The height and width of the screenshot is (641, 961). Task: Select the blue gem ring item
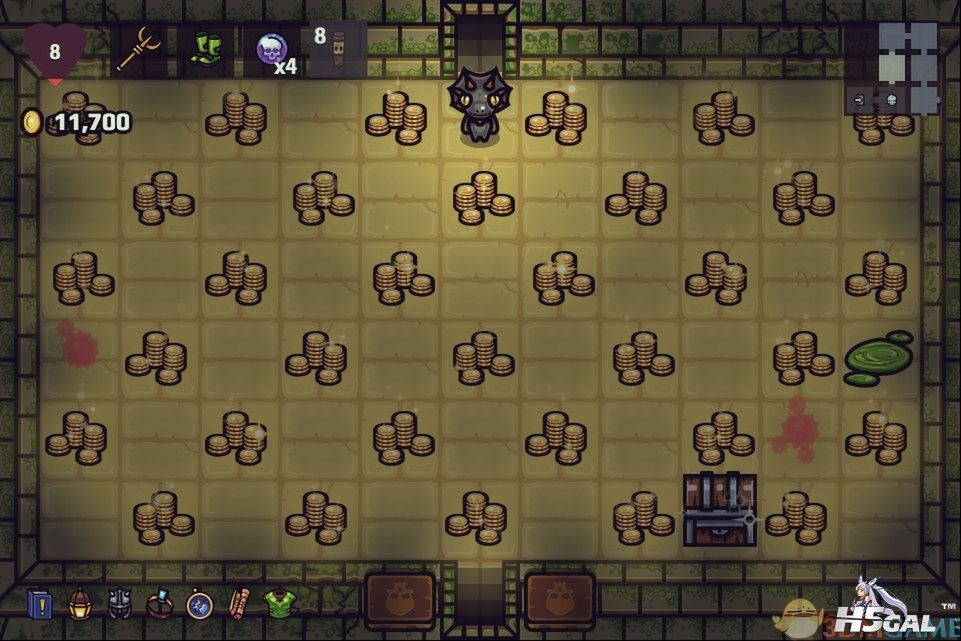pos(160,604)
